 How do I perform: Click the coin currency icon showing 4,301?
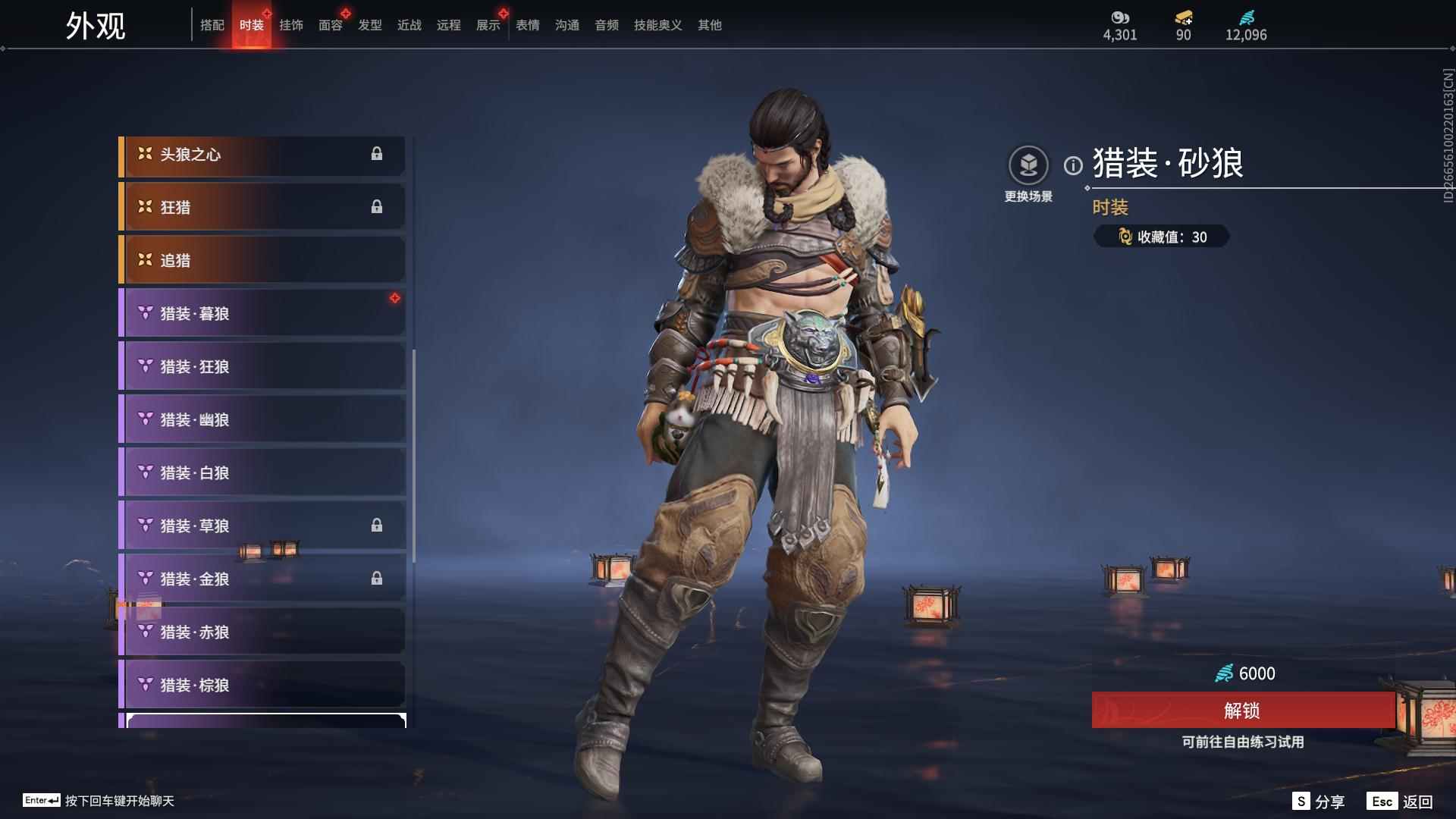point(1120,17)
